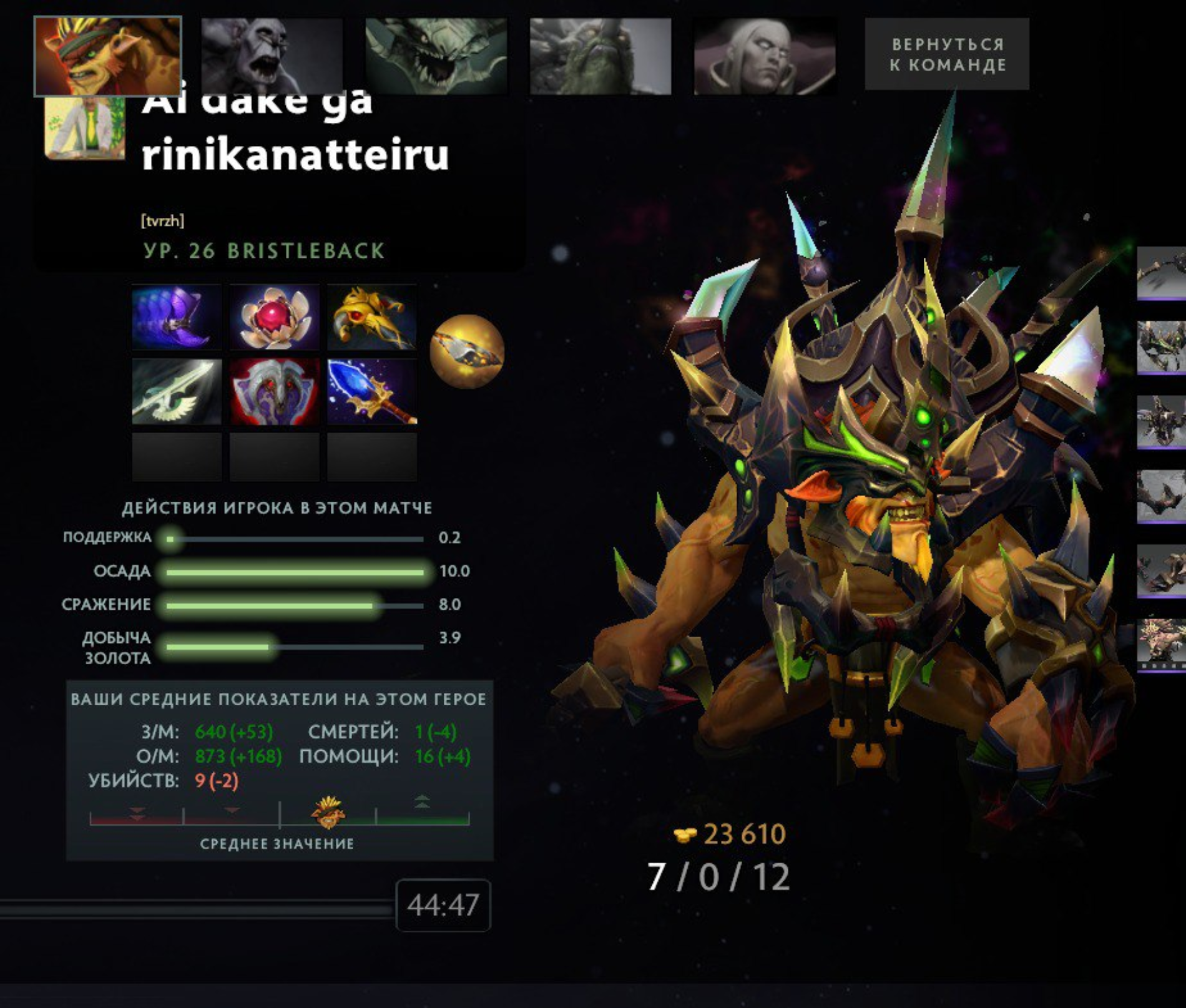Pick the horned green monster hero portrait
This screenshot has width=1186, height=1008.
[x=600, y=56]
